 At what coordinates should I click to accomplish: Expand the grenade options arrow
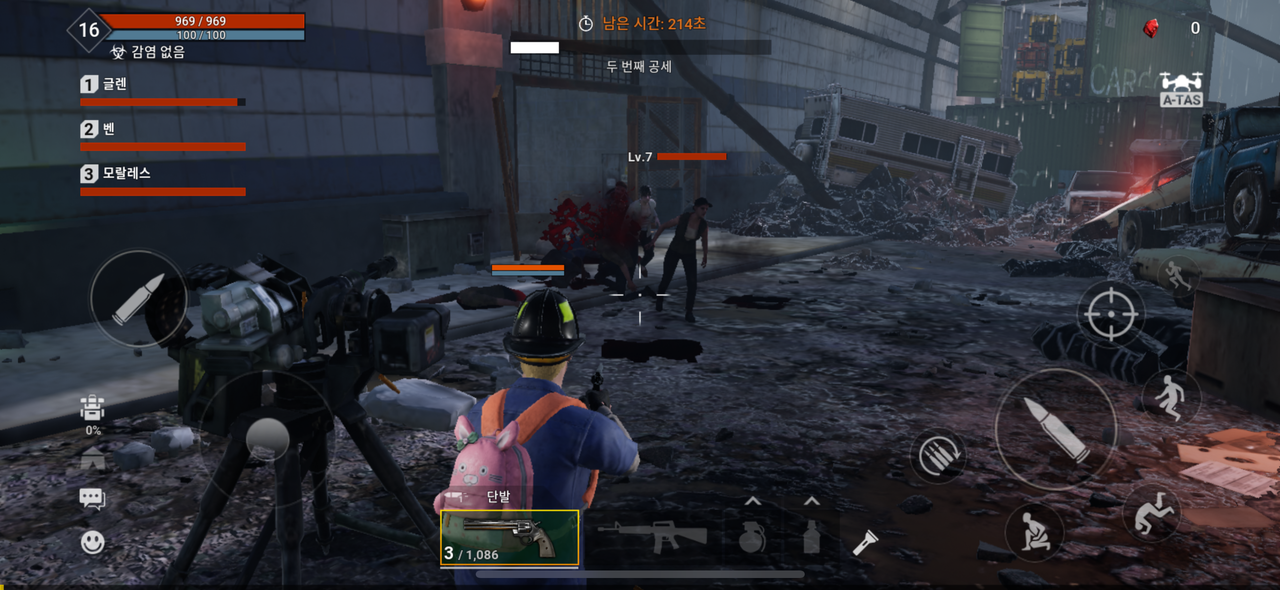752,502
